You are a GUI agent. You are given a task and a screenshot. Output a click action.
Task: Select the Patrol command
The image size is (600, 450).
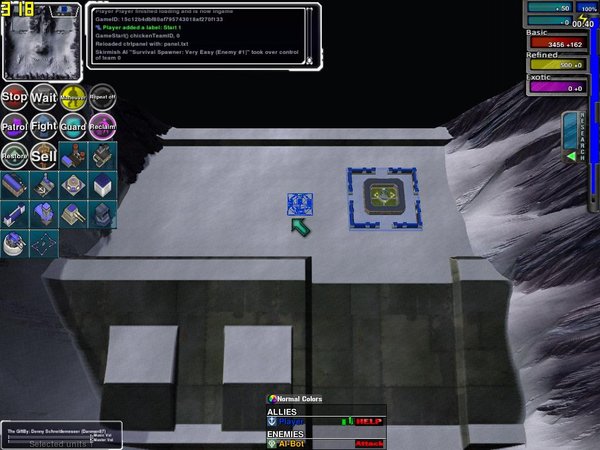point(14,127)
